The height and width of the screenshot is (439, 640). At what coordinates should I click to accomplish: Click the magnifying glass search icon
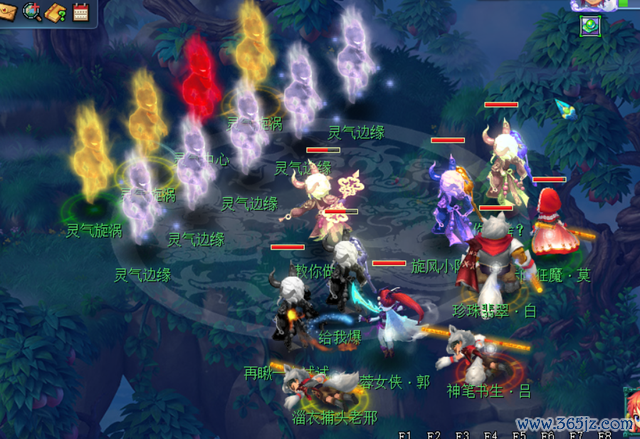click(x=32, y=12)
